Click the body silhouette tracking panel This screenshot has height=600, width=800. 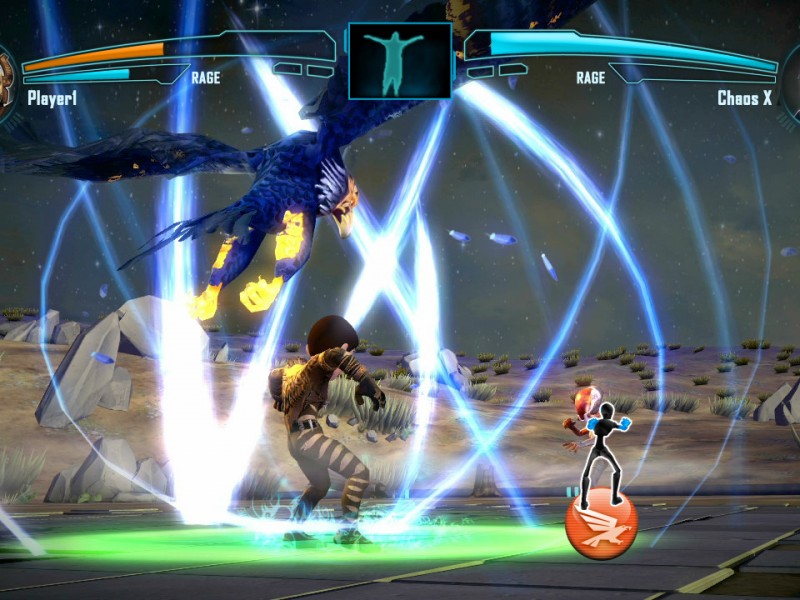click(399, 60)
